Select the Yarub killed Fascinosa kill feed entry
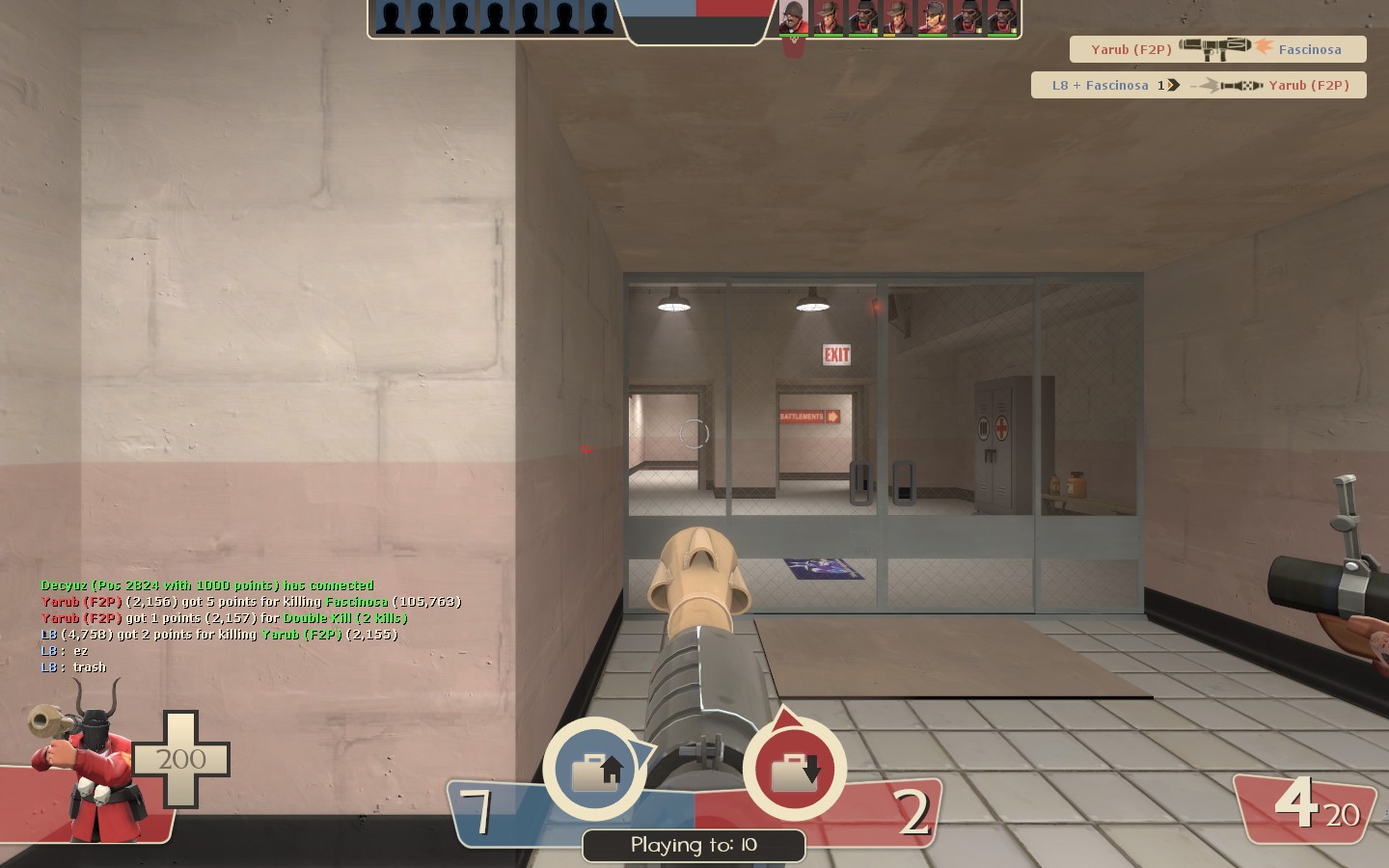 (x=1217, y=49)
